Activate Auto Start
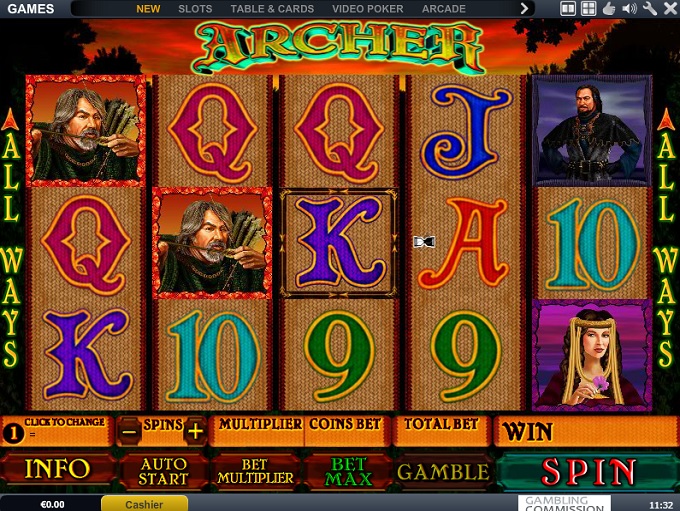680x511 pixels. click(163, 471)
